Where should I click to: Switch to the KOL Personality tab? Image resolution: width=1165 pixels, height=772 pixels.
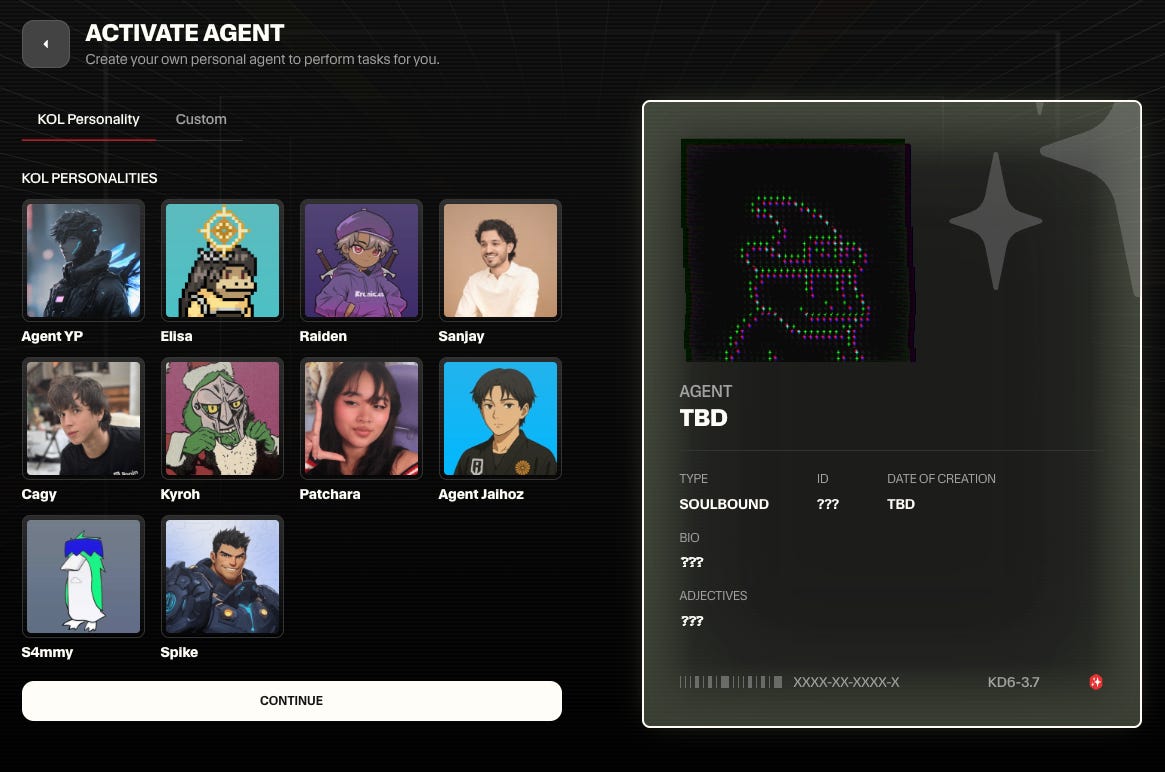click(x=88, y=119)
